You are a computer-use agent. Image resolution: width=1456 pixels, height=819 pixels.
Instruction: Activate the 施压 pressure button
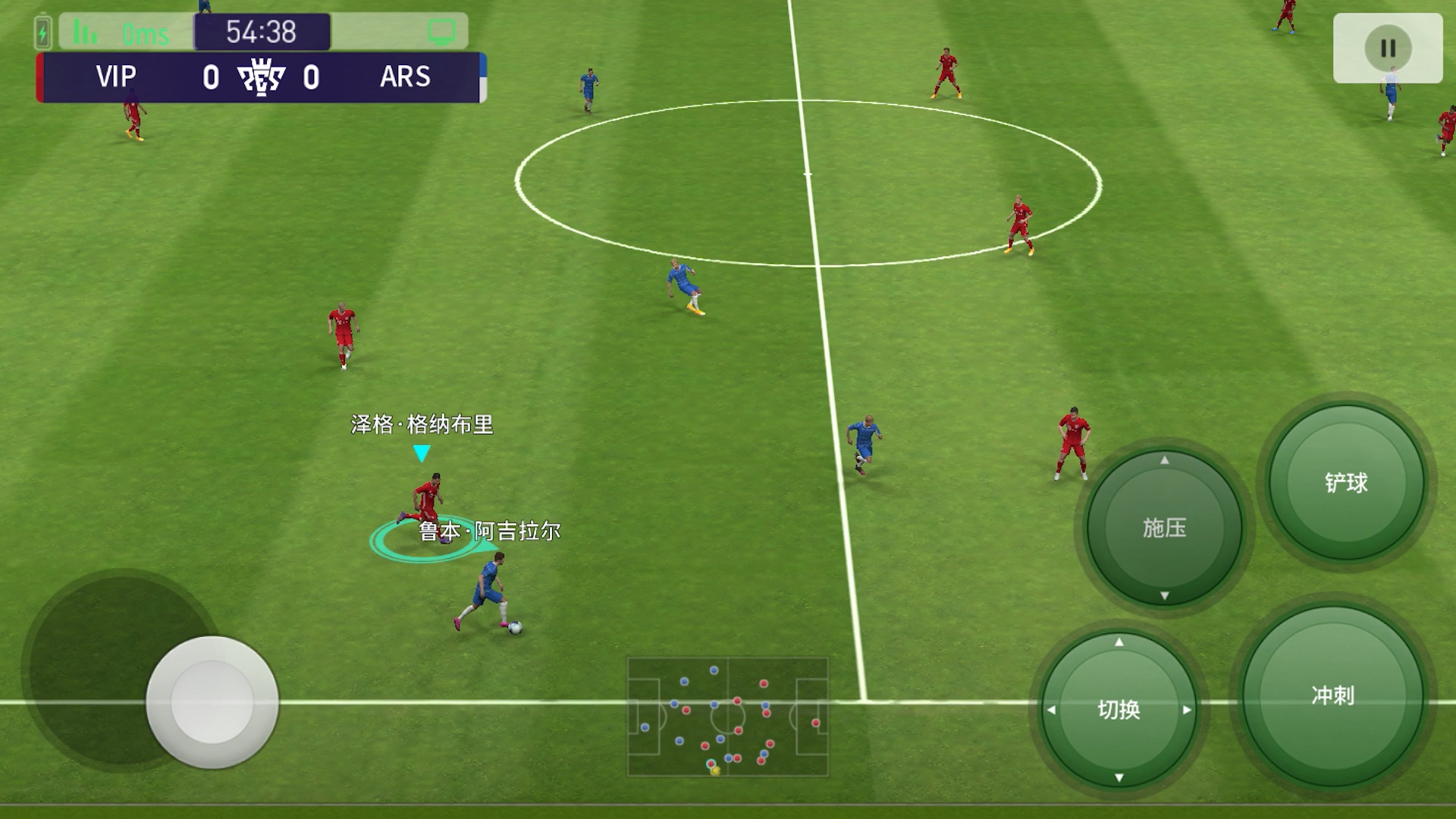pyautogui.click(x=1164, y=528)
